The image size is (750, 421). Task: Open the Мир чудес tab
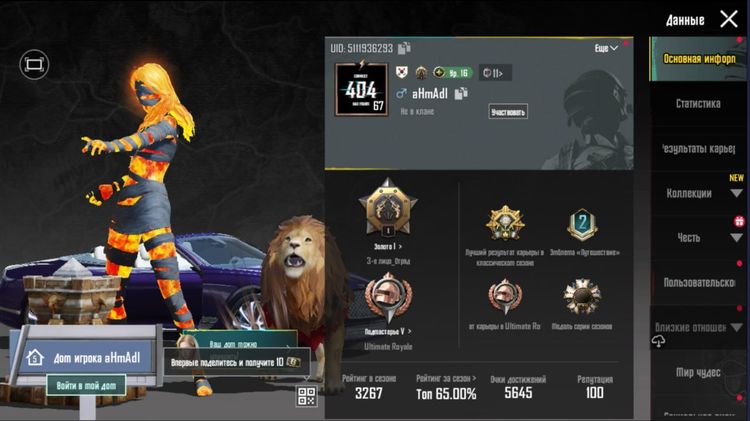click(x=698, y=372)
